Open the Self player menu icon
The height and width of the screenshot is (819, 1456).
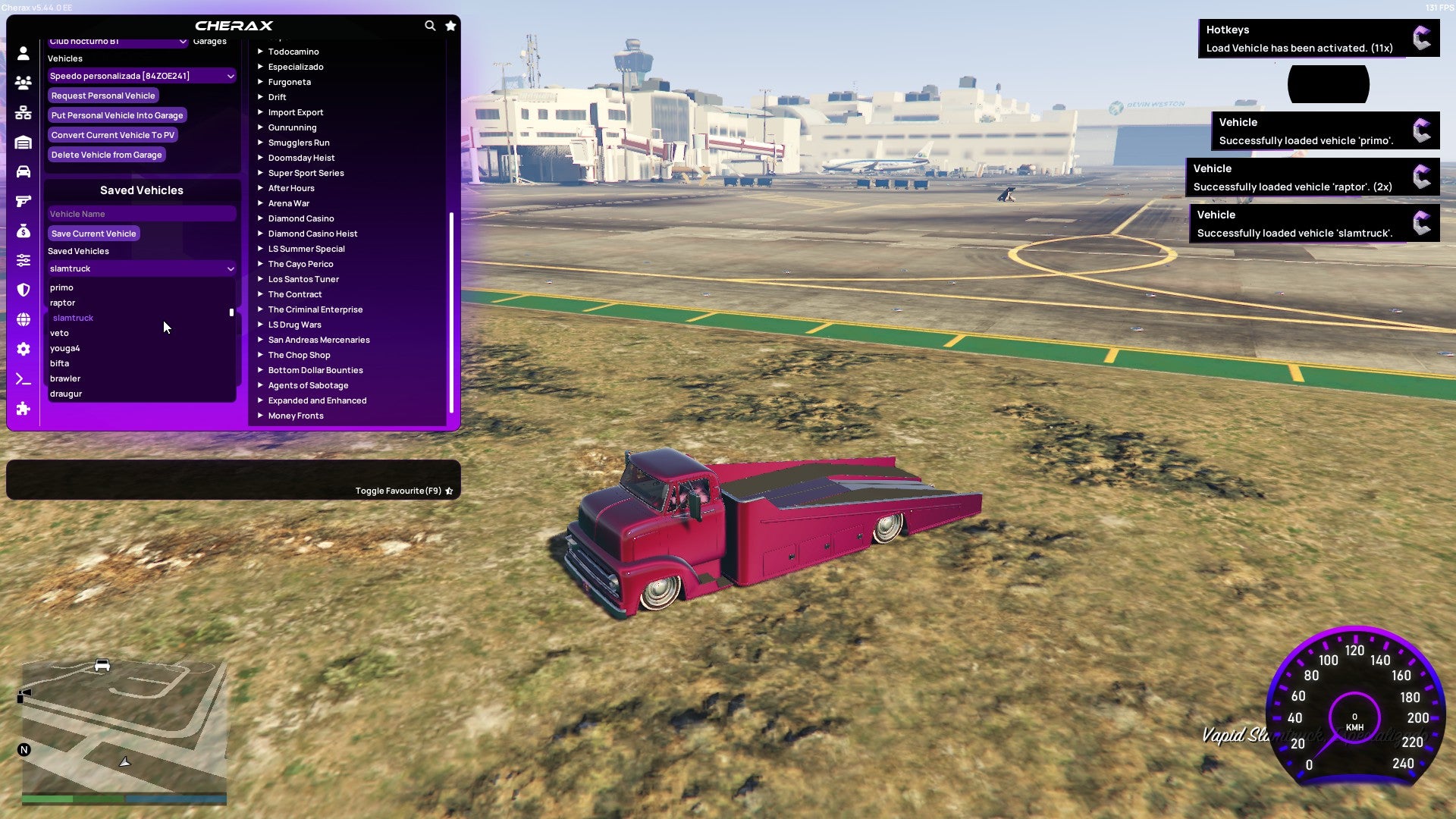23,53
